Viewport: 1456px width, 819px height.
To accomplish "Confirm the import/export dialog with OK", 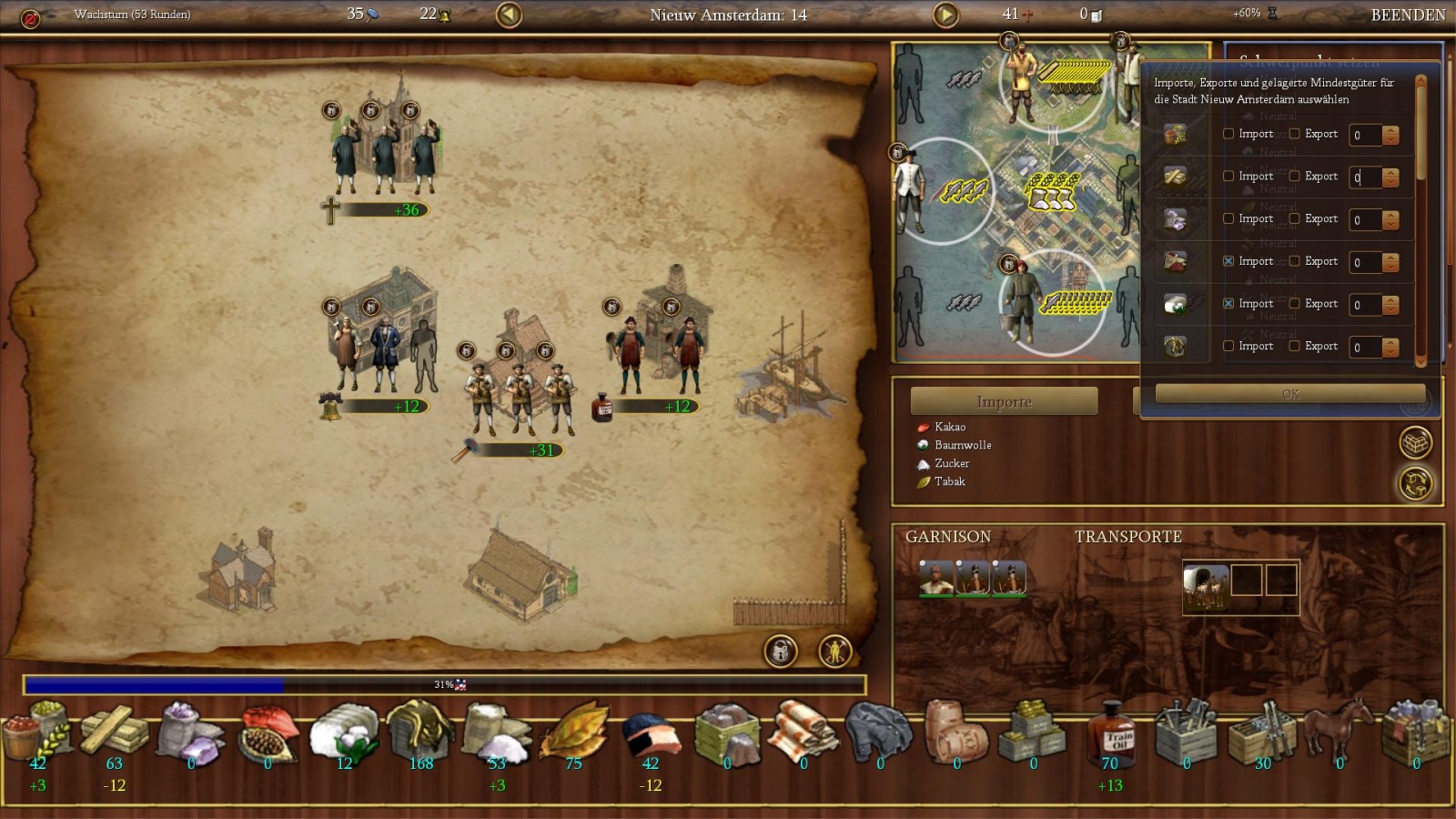I will tap(1289, 393).
